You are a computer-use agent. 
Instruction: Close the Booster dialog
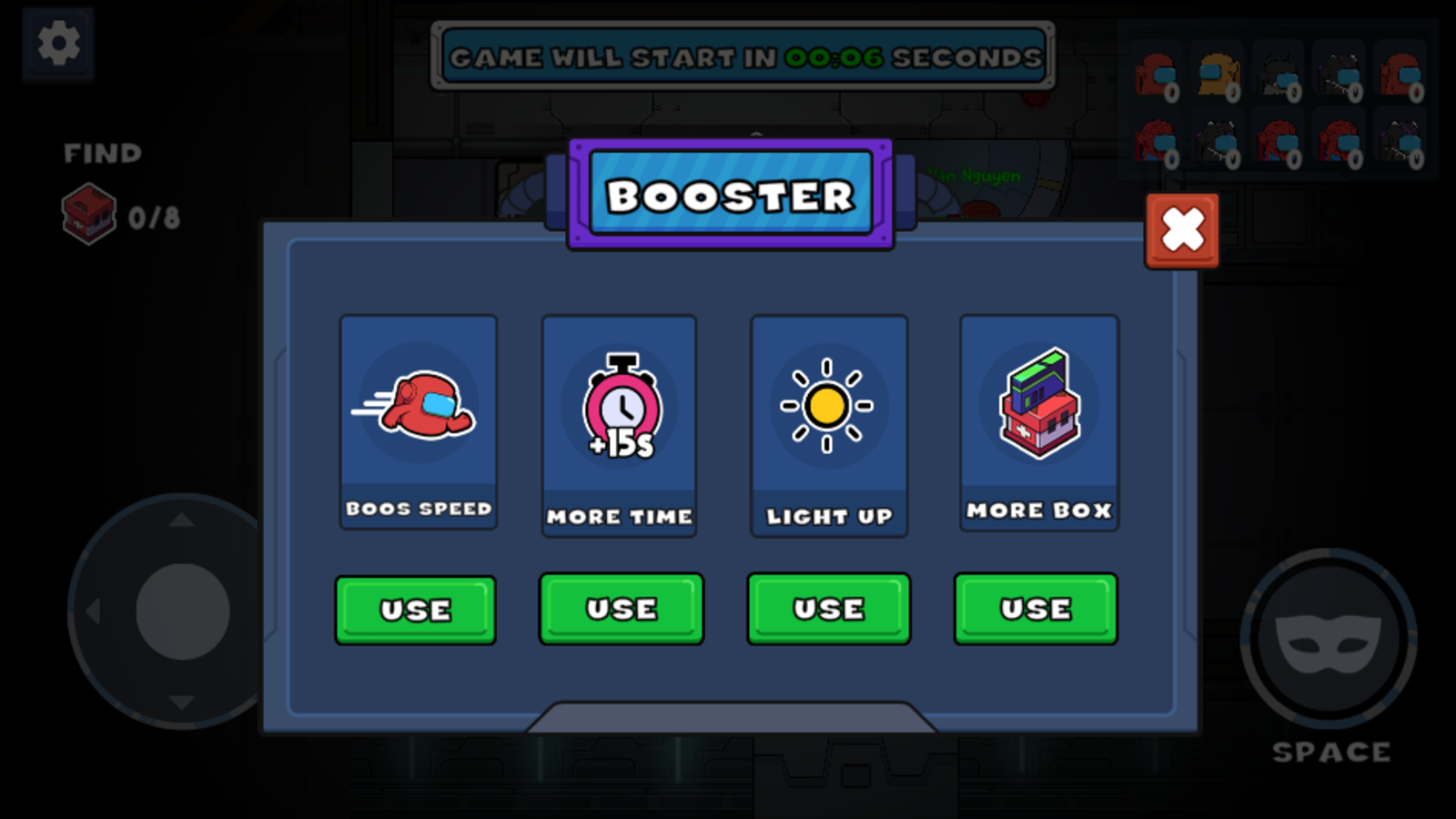coord(1180,230)
